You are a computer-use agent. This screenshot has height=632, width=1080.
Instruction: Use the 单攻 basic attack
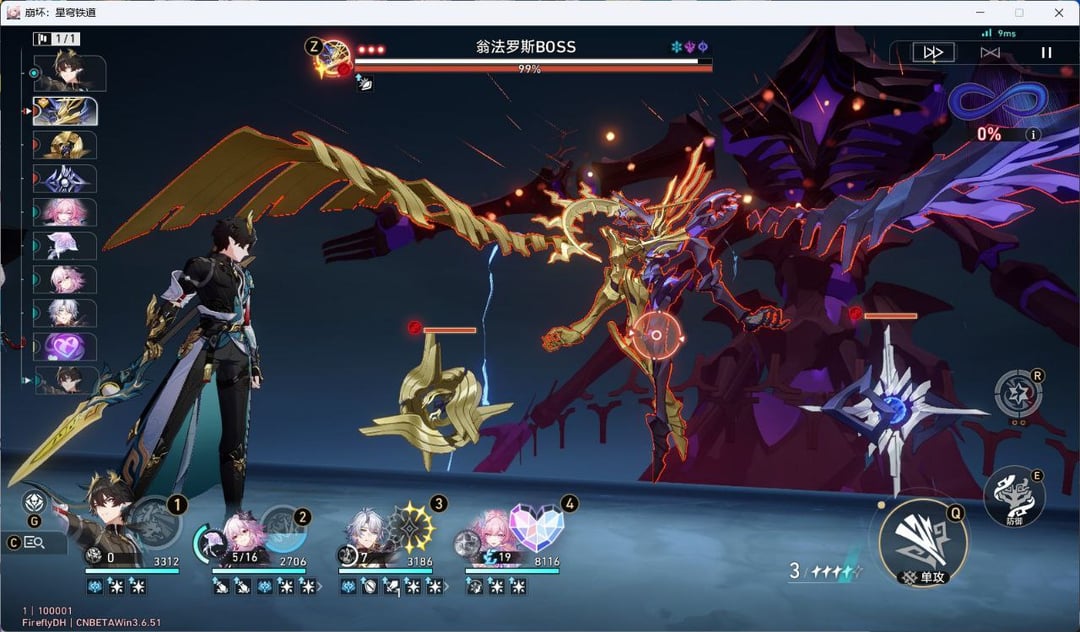[921, 543]
